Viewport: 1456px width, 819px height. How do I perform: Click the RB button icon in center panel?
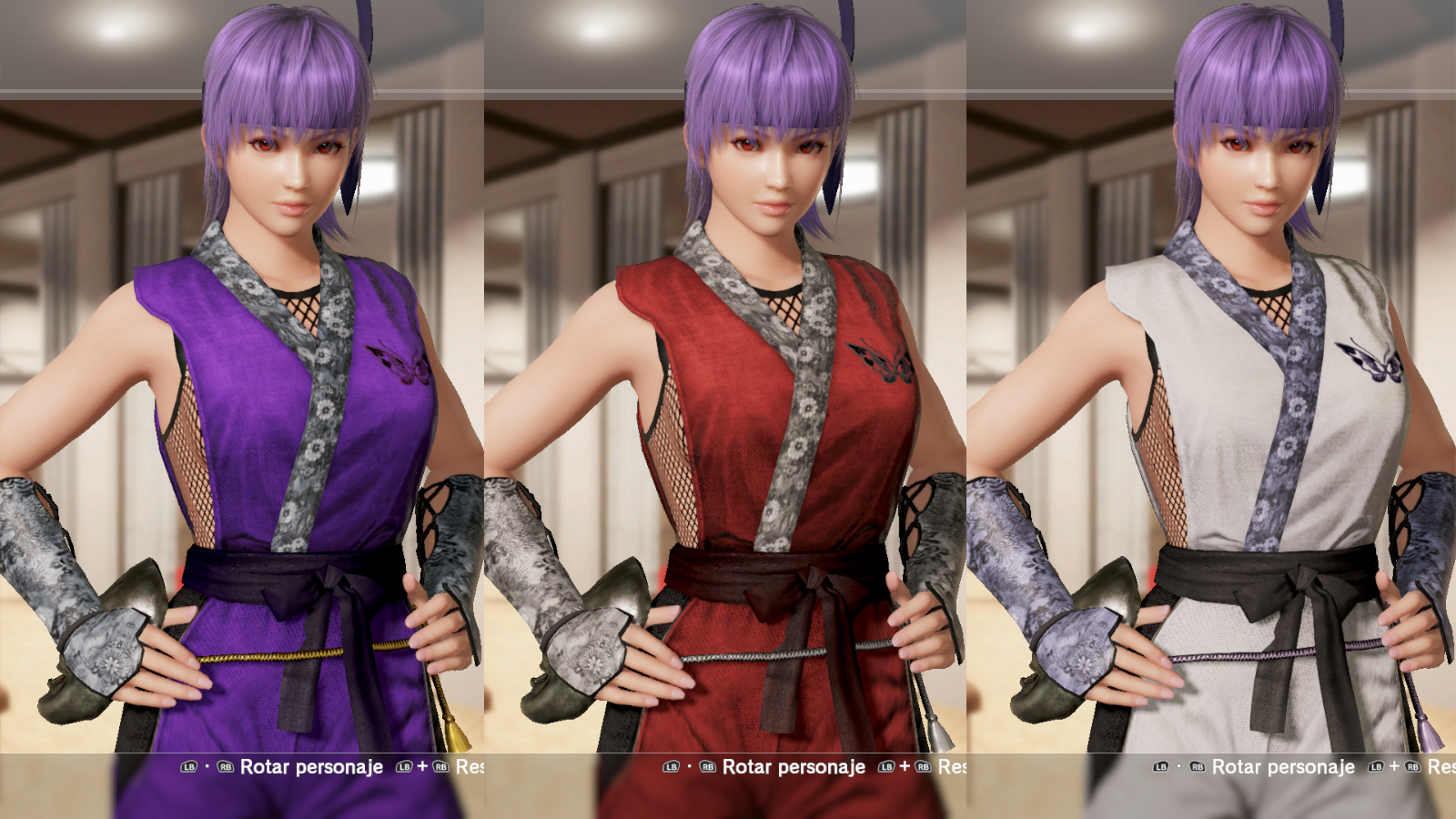(708, 767)
